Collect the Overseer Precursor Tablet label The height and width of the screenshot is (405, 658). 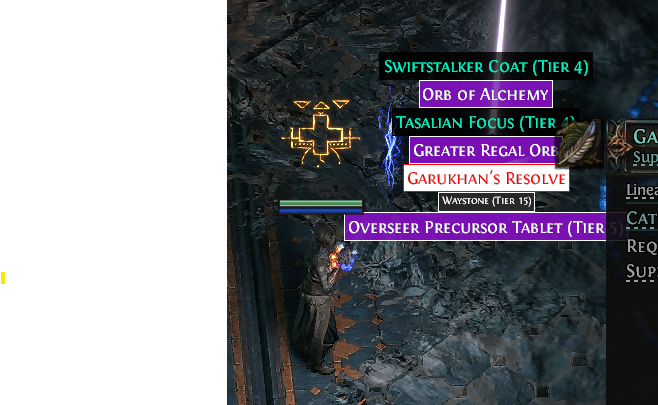coord(474,227)
